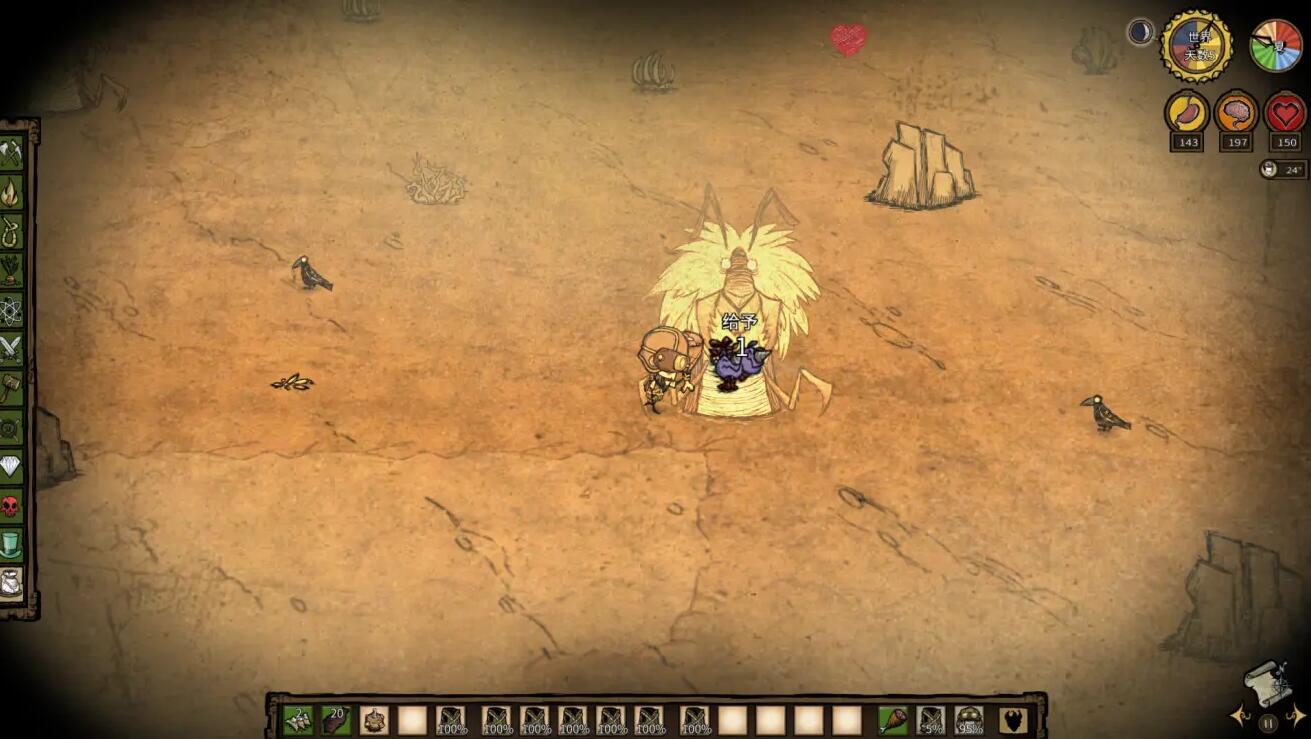Open the Refine diamond crafting tab

point(11,466)
